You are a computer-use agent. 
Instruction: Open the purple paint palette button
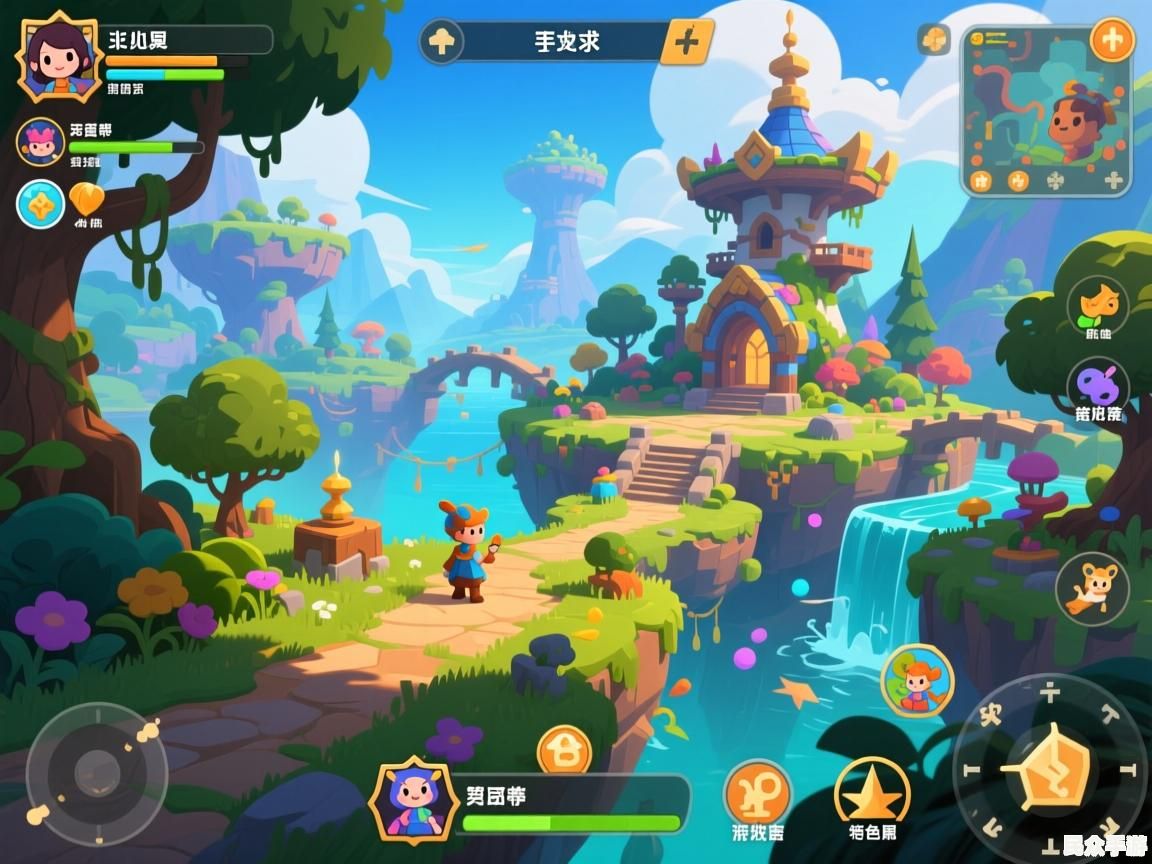pos(1097,386)
